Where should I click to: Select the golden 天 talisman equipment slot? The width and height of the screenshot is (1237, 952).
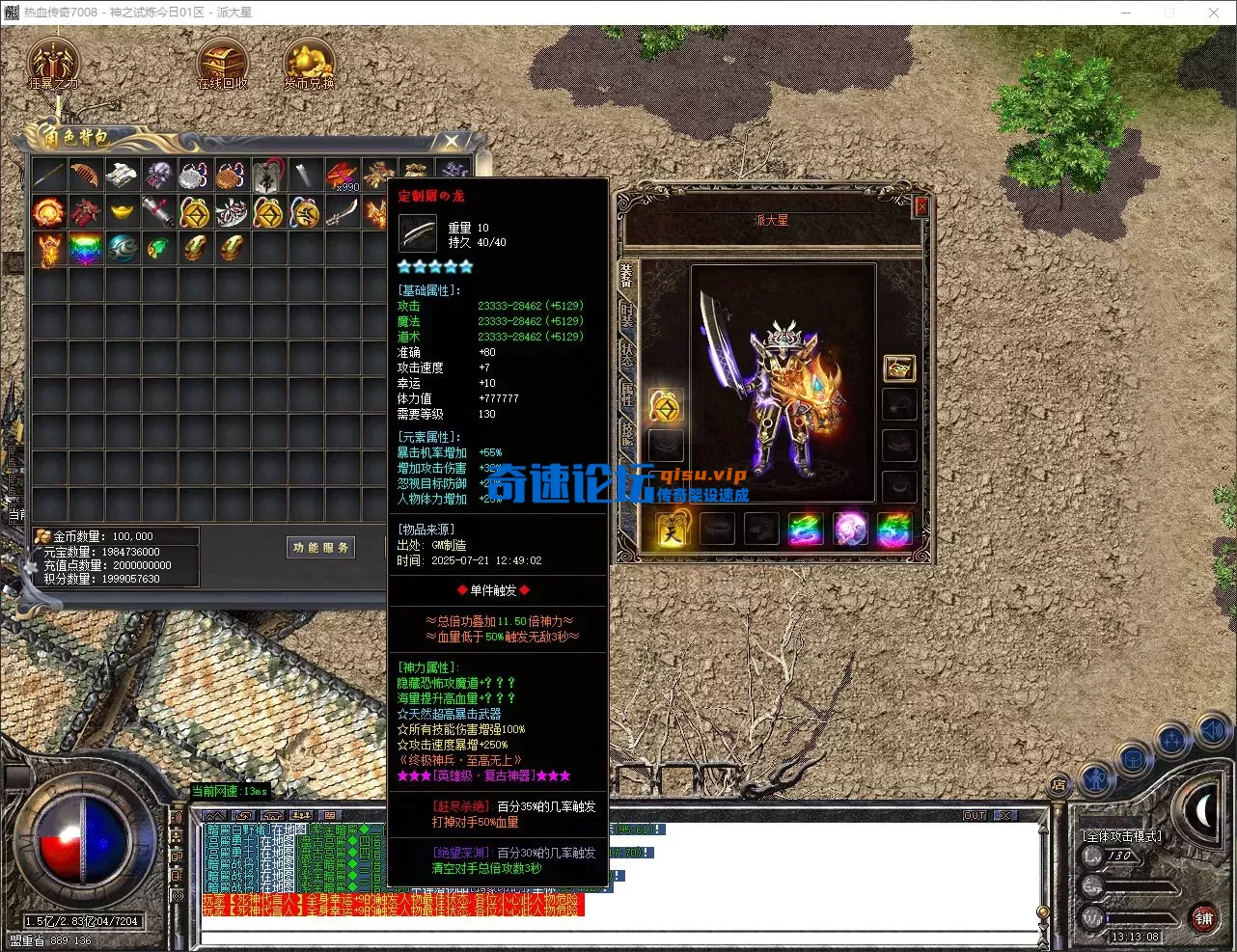click(672, 530)
